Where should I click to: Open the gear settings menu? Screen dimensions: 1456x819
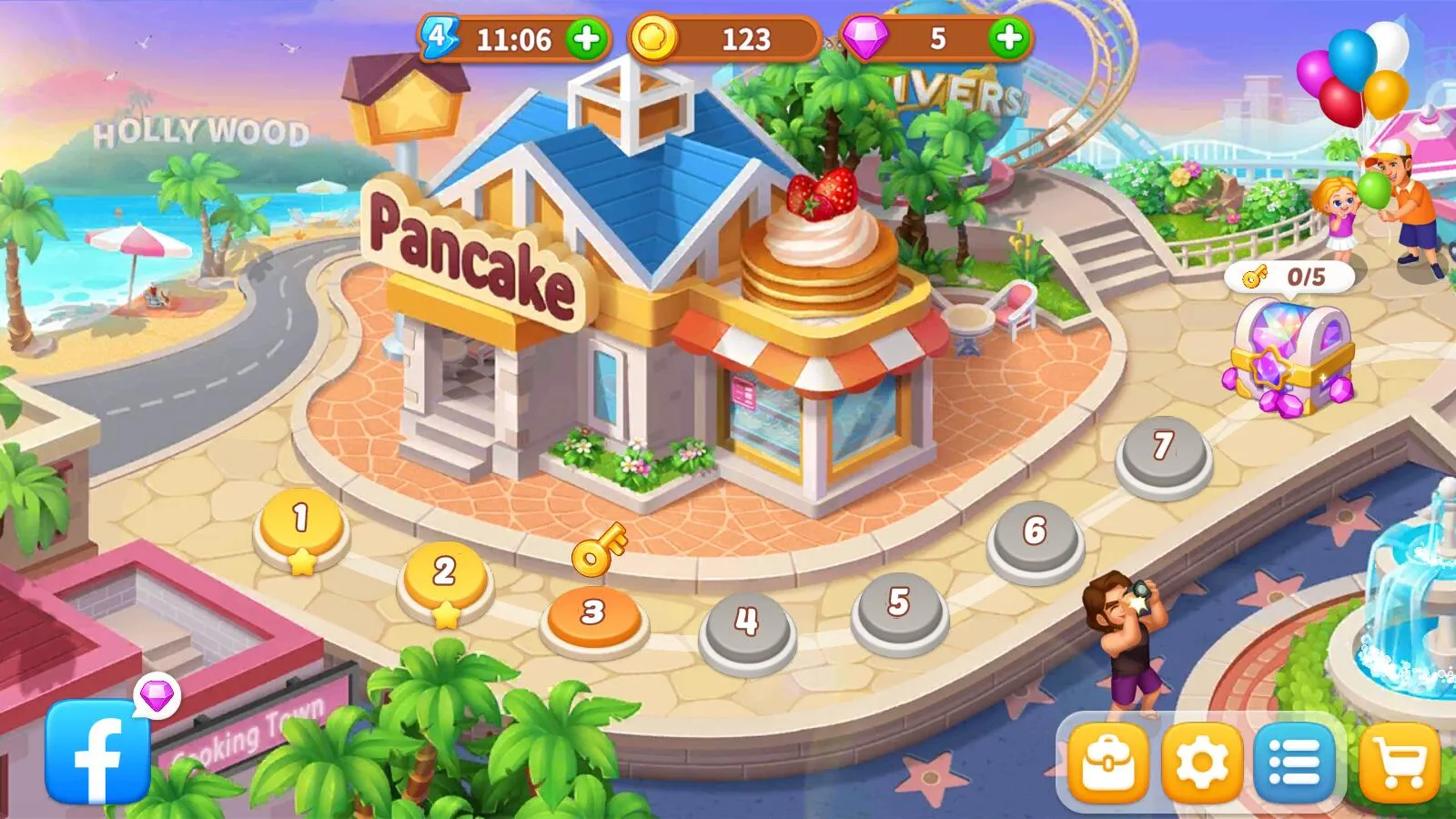(x=1201, y=763)
